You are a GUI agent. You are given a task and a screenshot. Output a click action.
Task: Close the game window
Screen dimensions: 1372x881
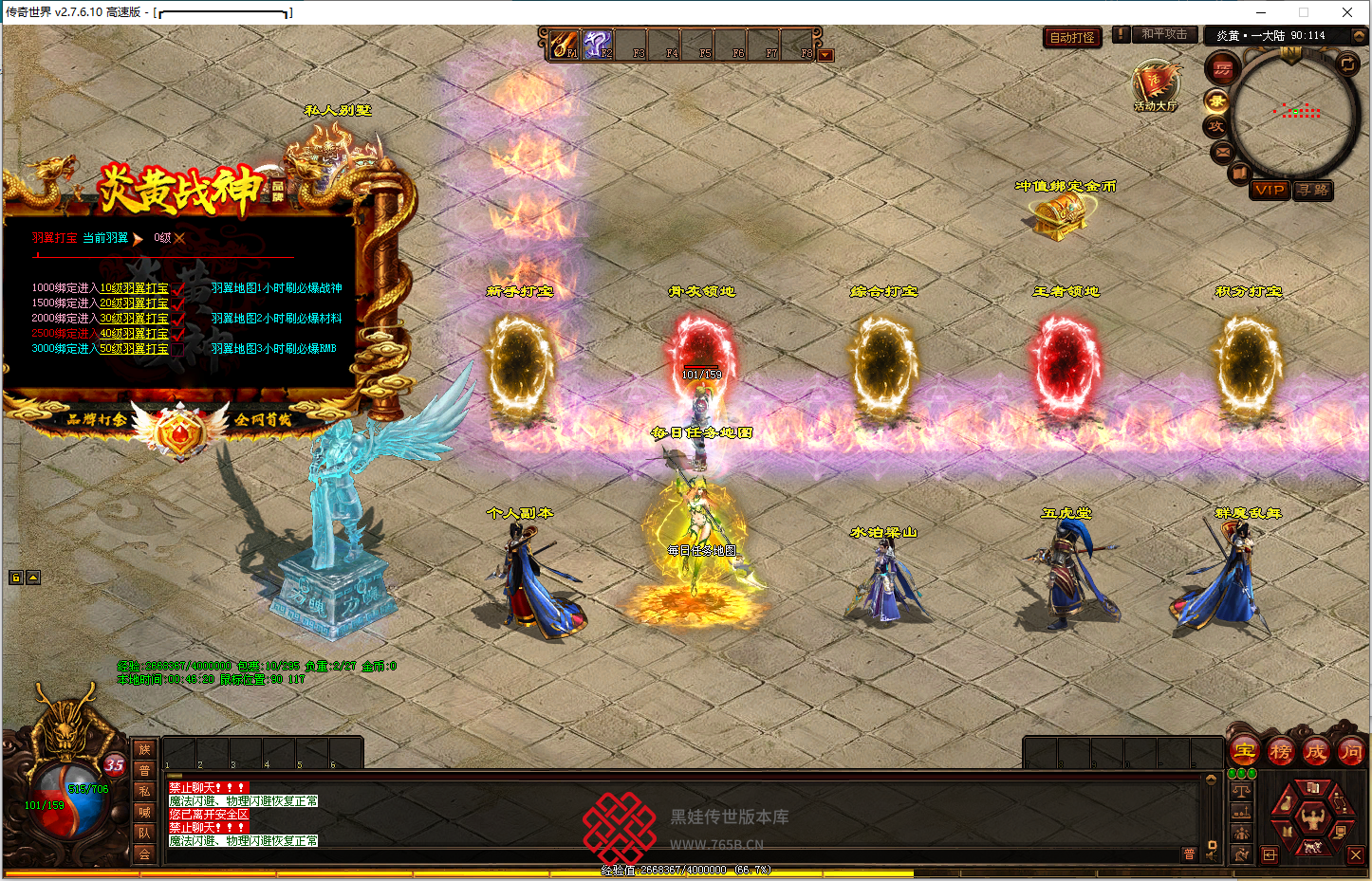pos(1347,12)
